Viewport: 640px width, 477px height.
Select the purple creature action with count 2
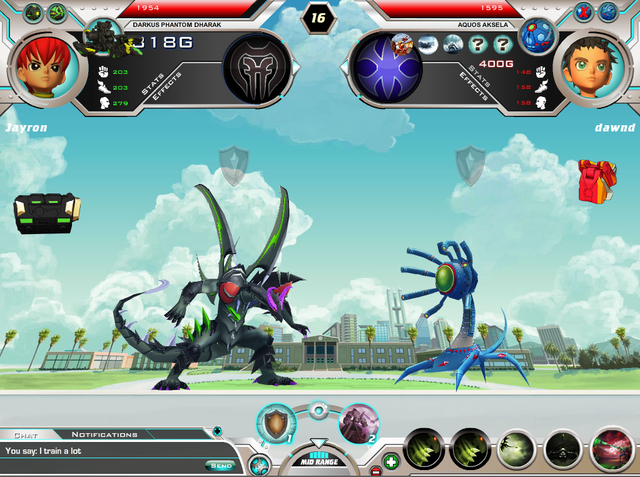click(x=358, y=423)
